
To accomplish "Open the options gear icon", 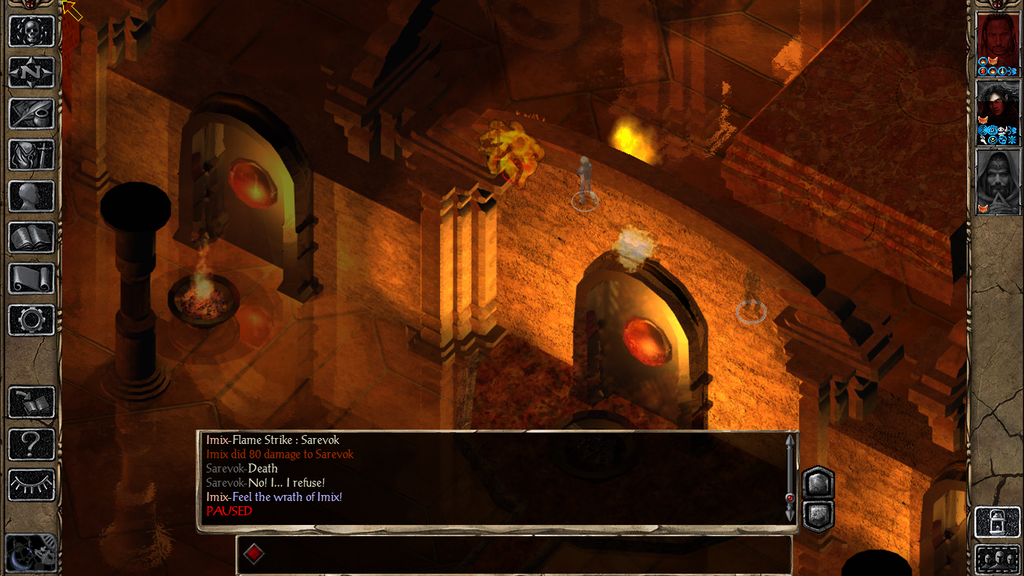I will tap(31, 320).
